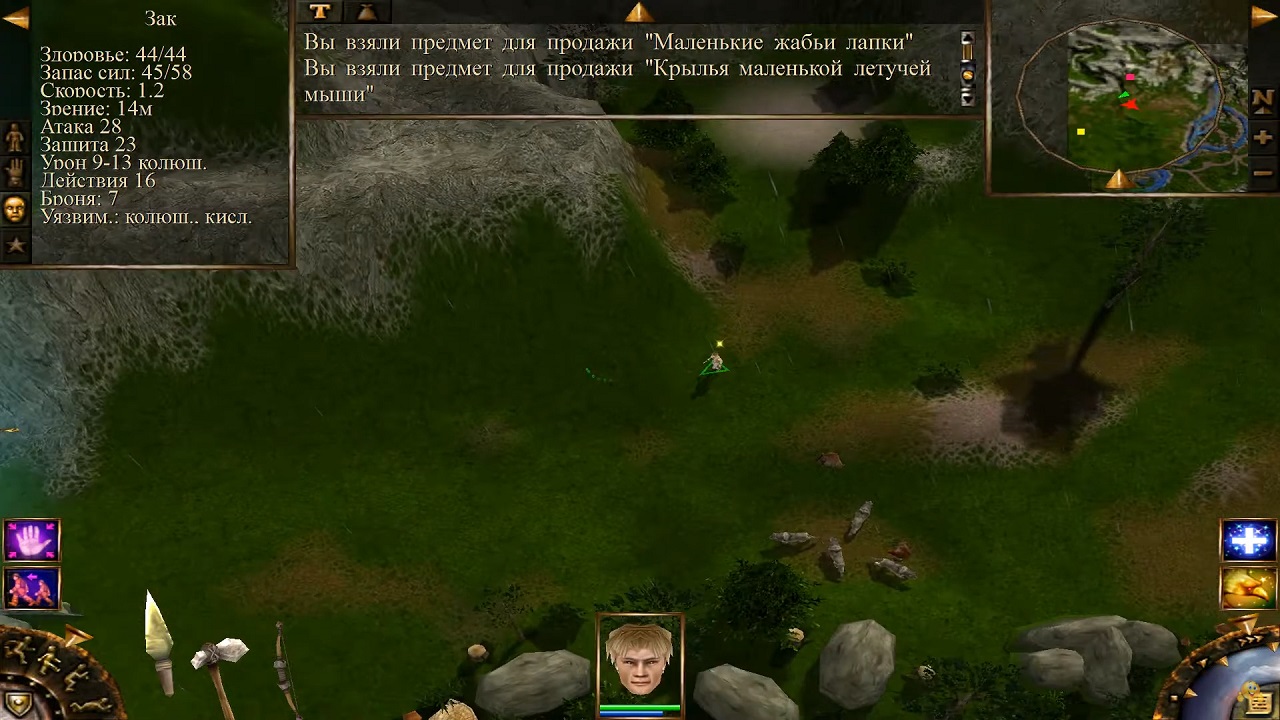Click the N compass north button

click(x=1262, y=101)
